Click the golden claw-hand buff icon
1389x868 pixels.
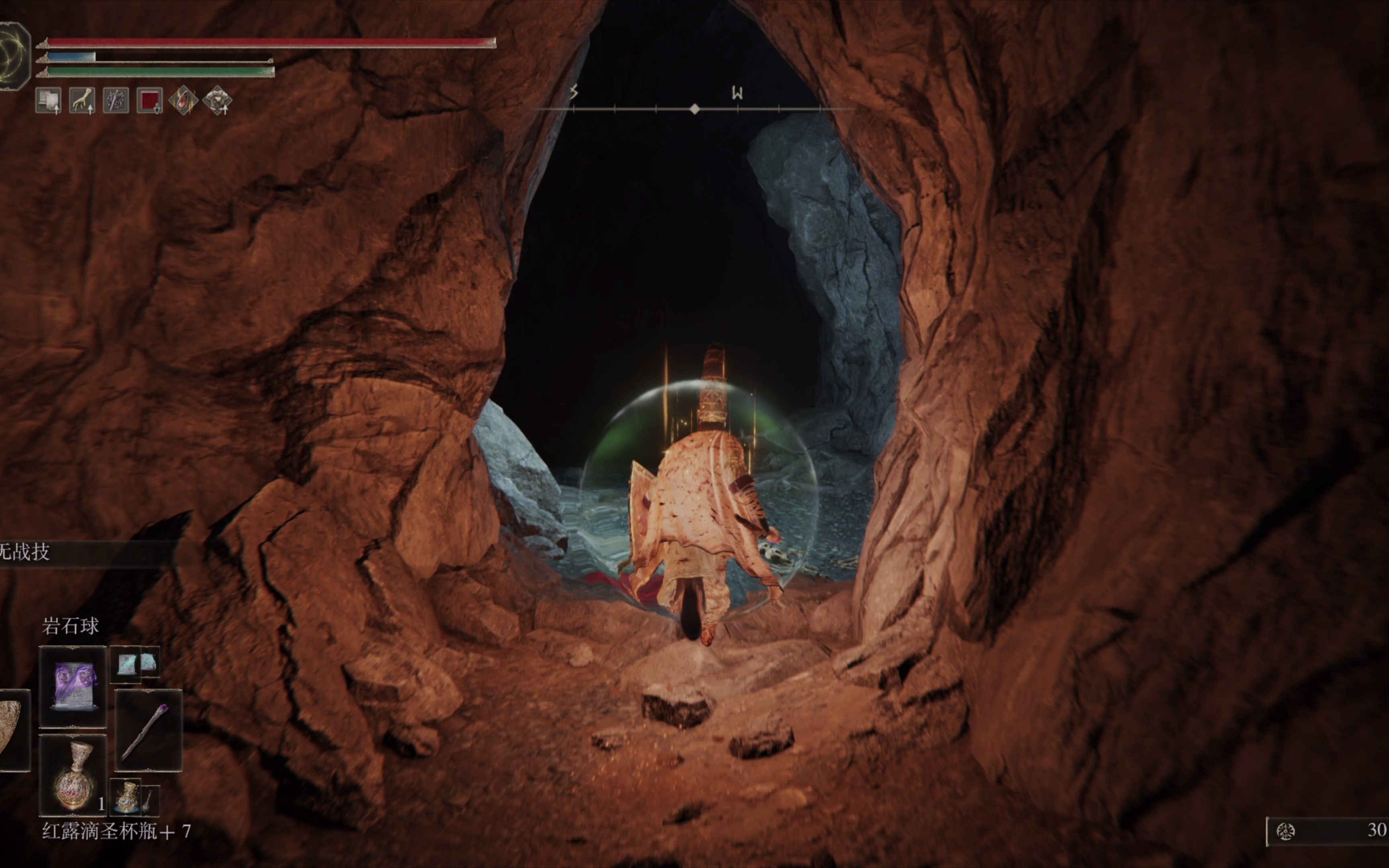(82, 100)
